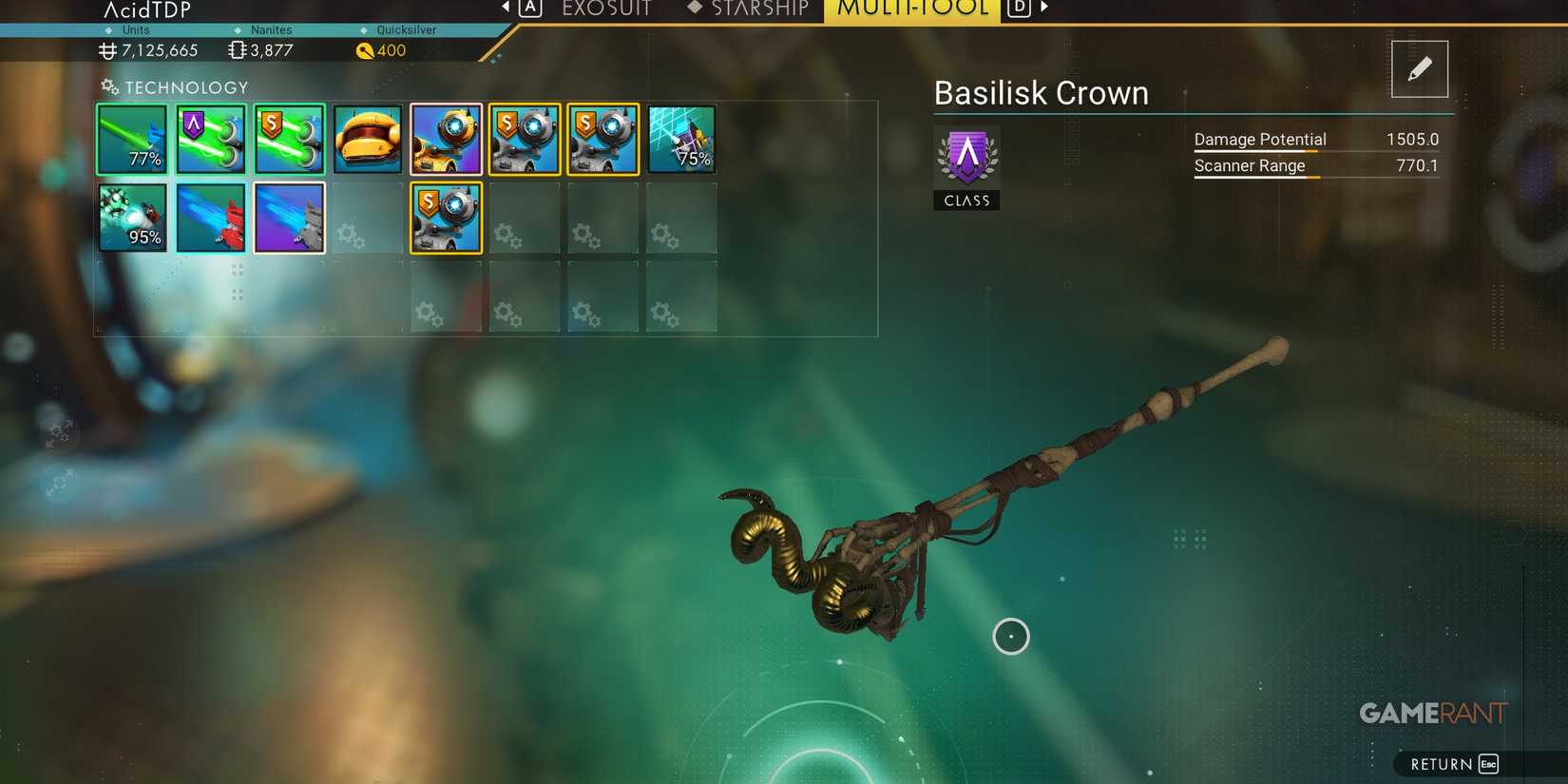Viewport: 1568px width, 784px height.
Task: Select the S-class scanner upgrade in second row
Action: (447, 217)
